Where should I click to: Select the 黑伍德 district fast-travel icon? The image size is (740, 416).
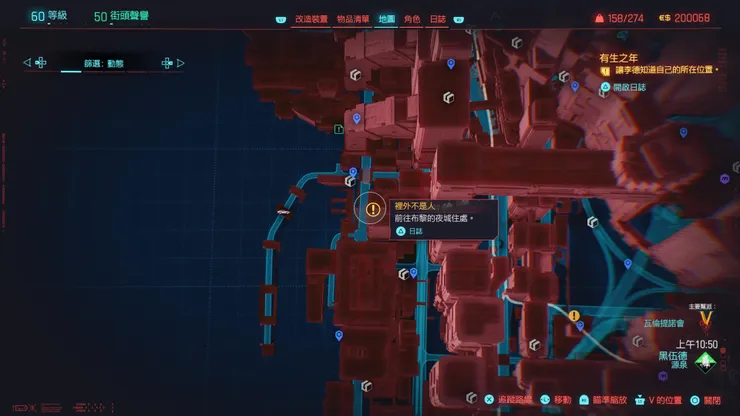tap(707, 362)
